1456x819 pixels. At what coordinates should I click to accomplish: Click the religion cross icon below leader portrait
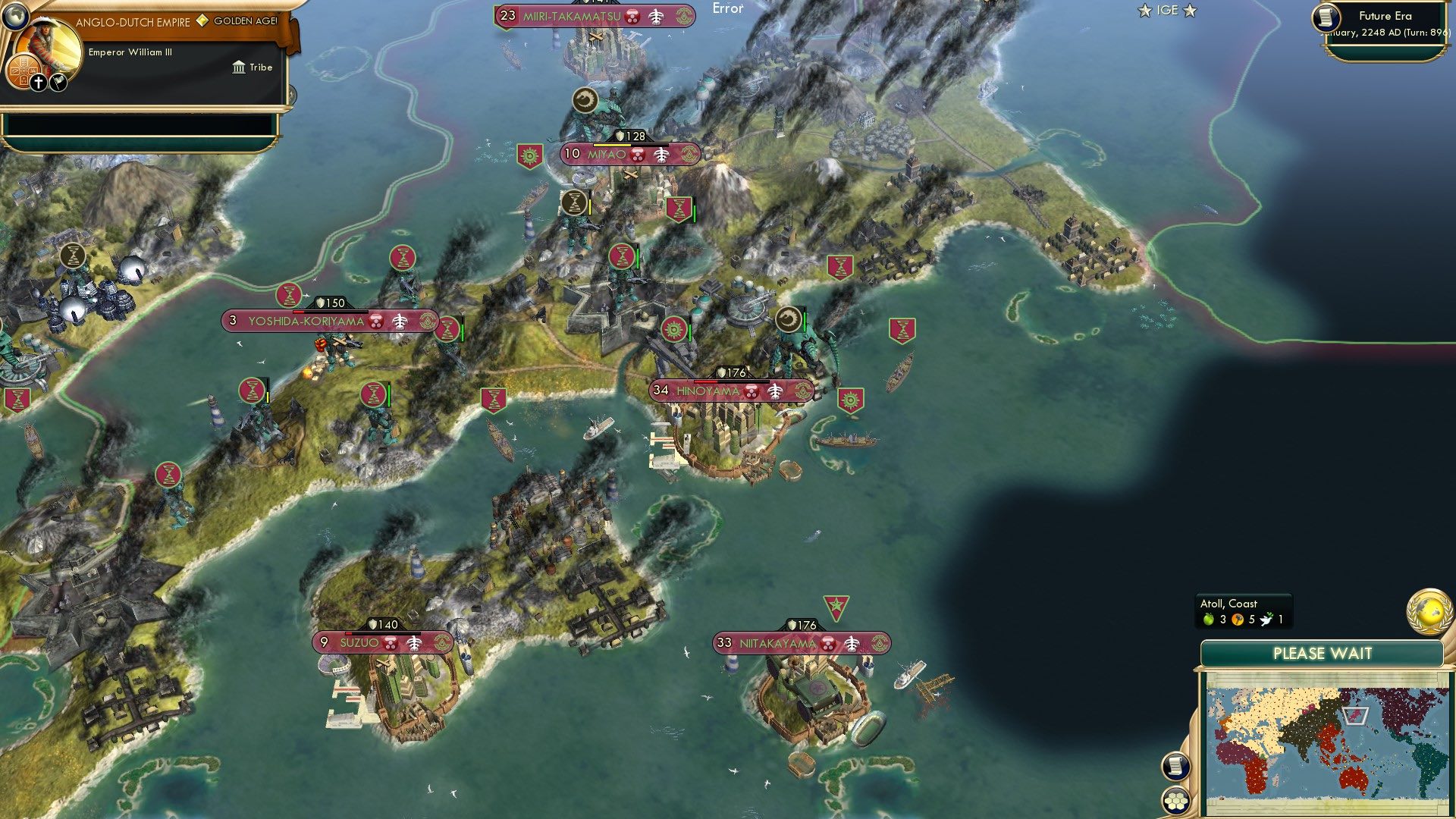38,82
